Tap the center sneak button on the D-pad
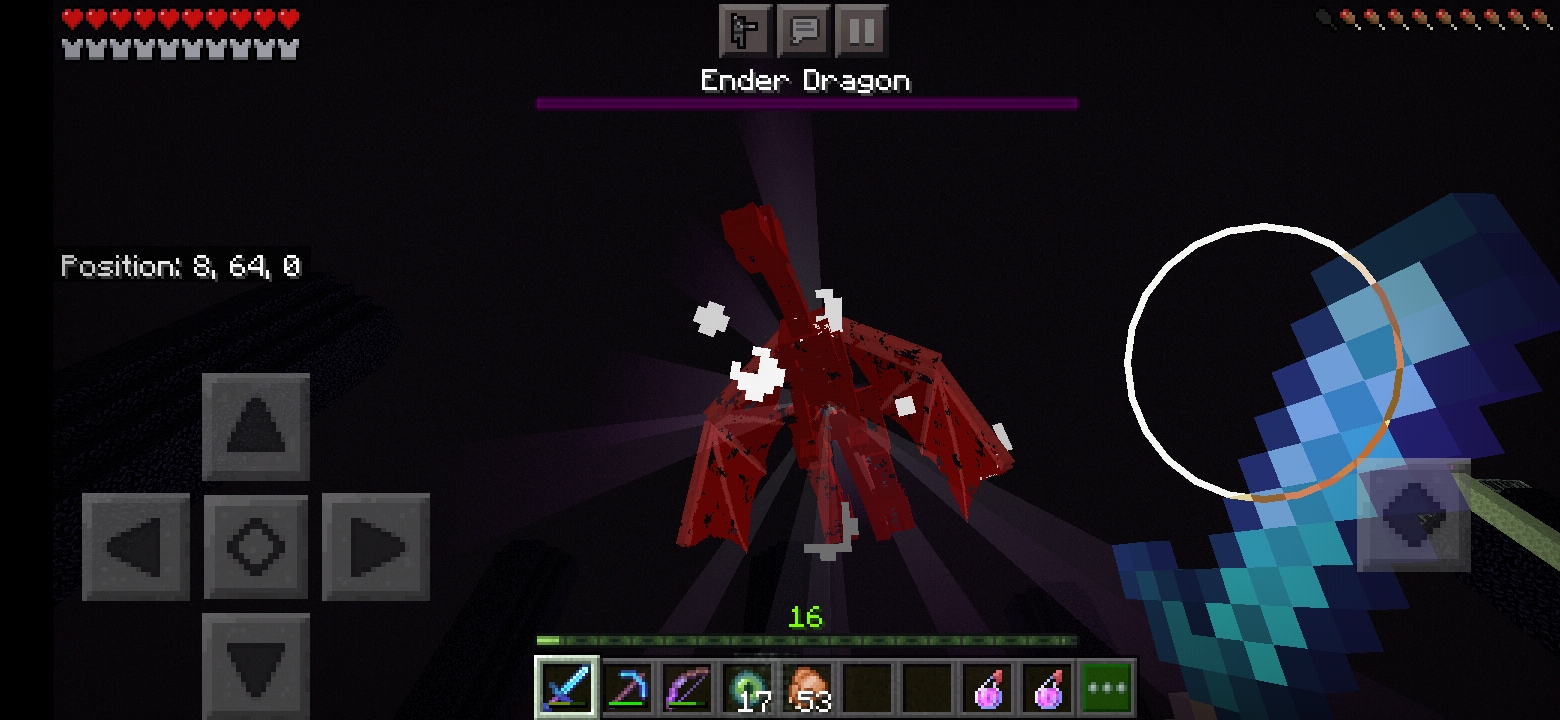Viewport: 1560px width, 720px height. point(256,547)
